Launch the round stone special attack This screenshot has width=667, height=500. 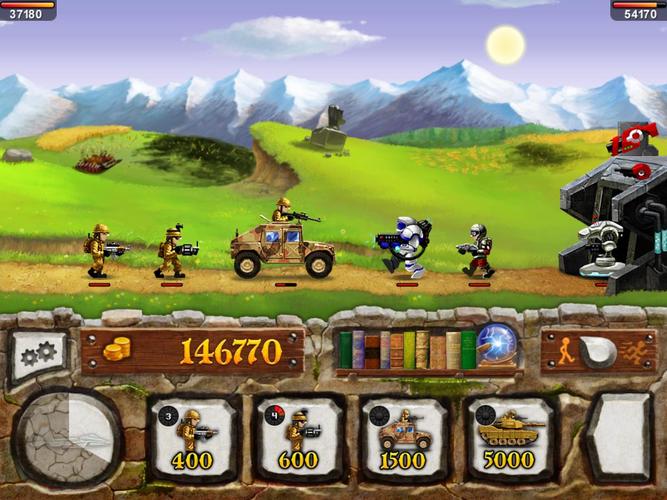tap(69, 437)
